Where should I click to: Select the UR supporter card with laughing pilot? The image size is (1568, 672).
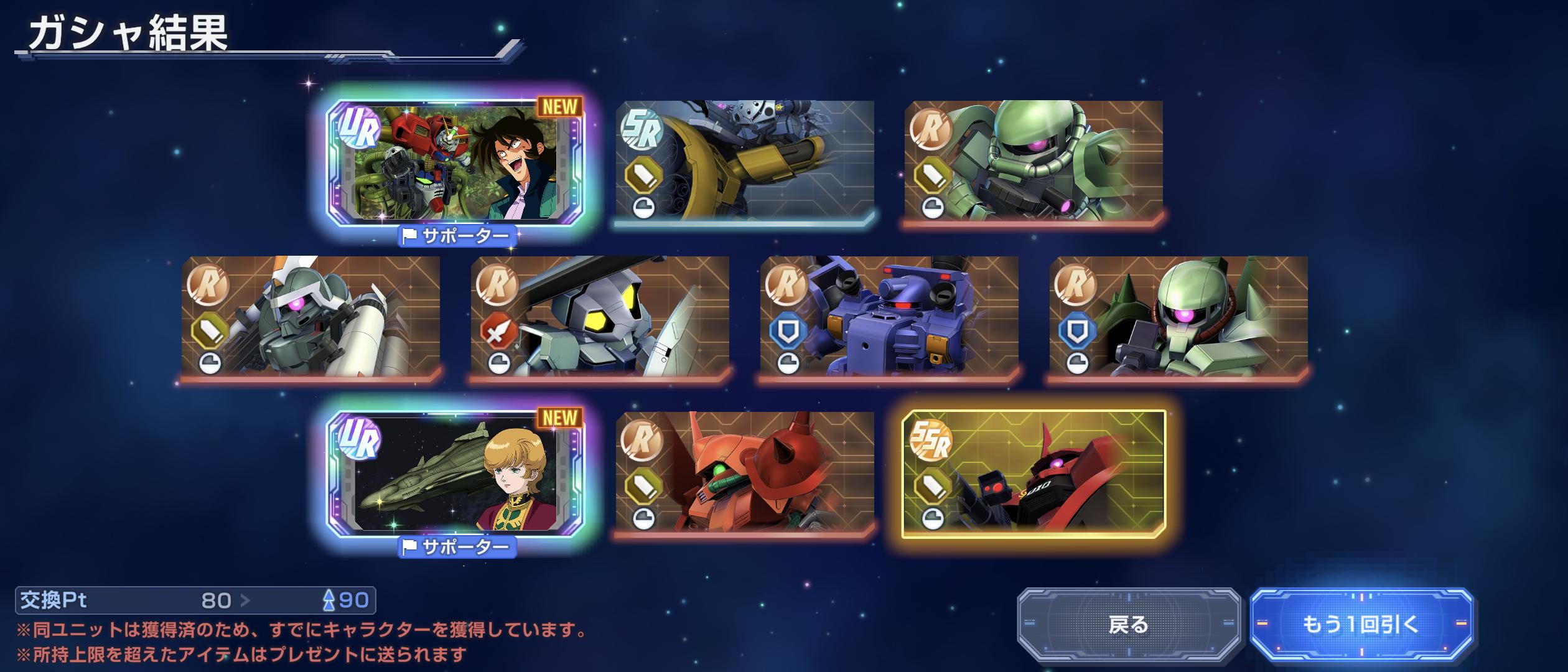click(x=455, y=163)
